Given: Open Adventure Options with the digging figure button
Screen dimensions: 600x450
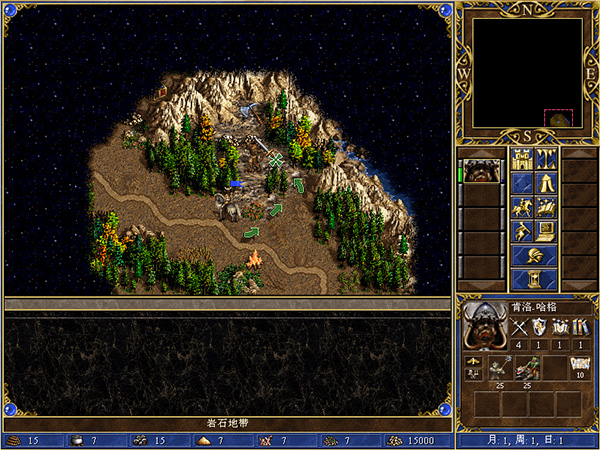Looking at the screenshot, I should [x=521, y=231].
